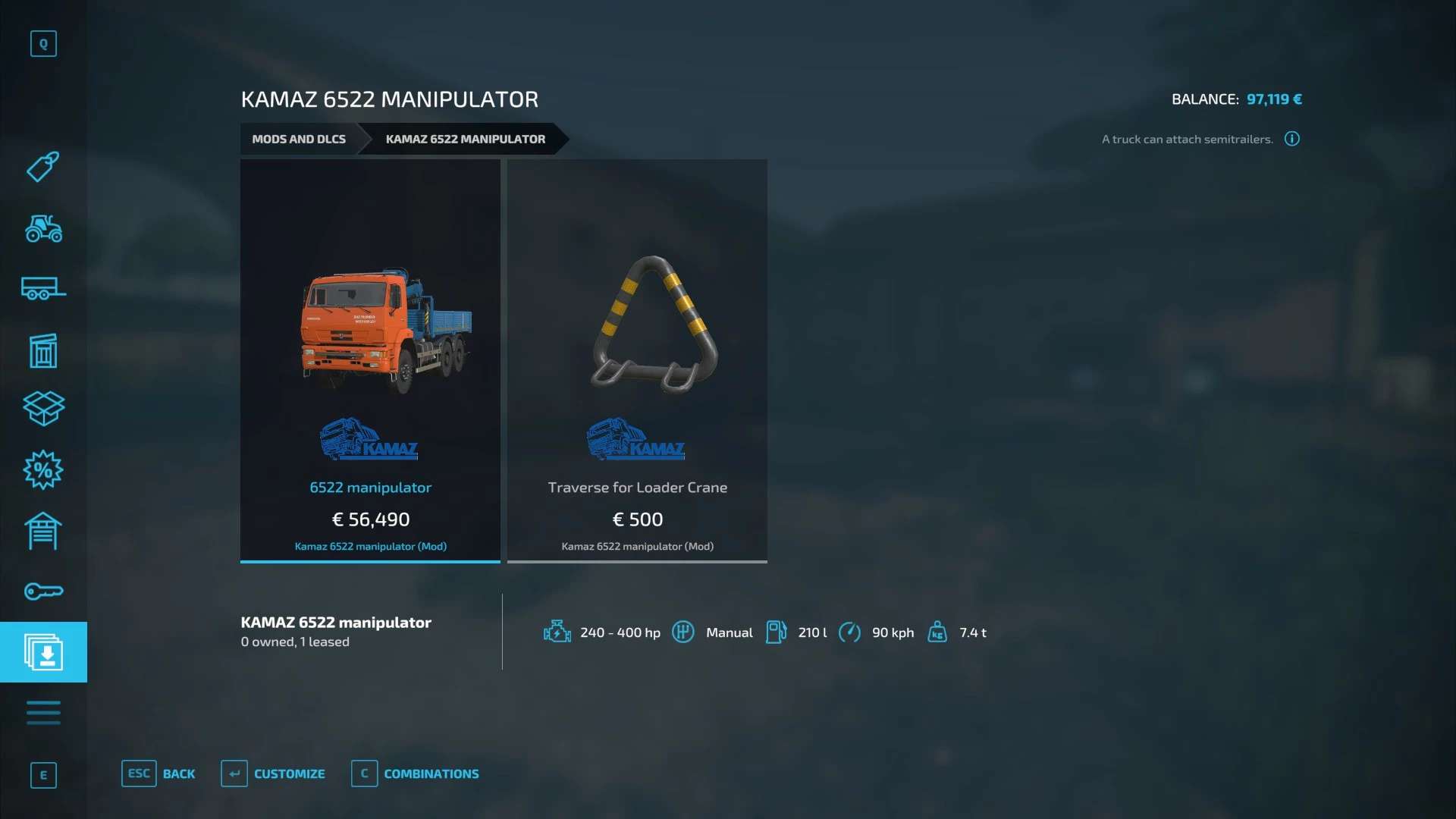1456x819 pixels.
Task: Open the price tag brands category
Action: 43,167
